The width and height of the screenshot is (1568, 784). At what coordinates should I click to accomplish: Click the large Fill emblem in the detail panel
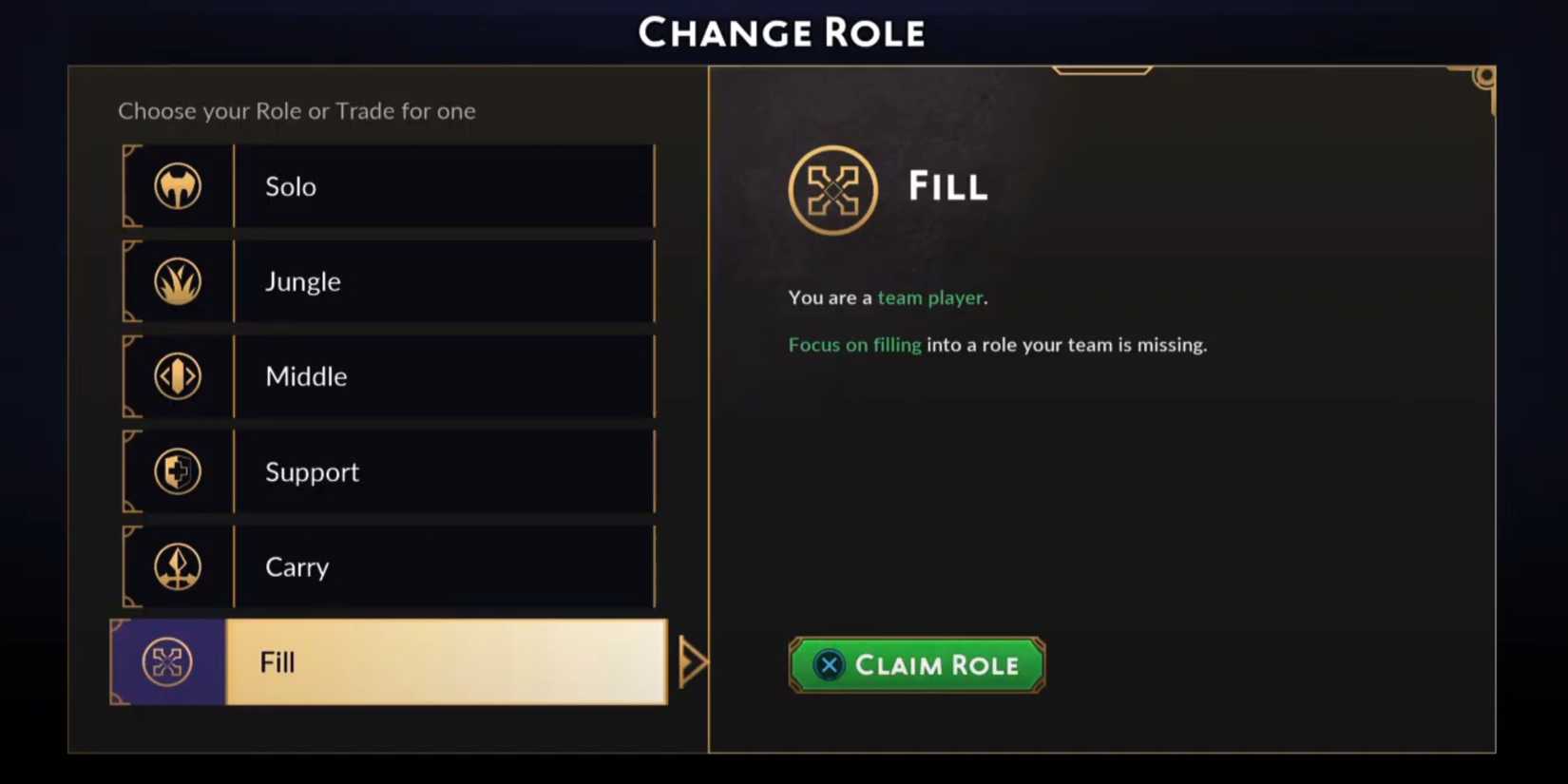click(833, 189)
